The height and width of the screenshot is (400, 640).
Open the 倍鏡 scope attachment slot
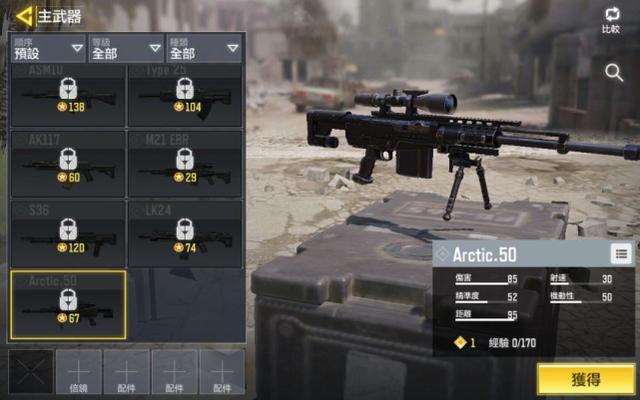tap(79, 372)
